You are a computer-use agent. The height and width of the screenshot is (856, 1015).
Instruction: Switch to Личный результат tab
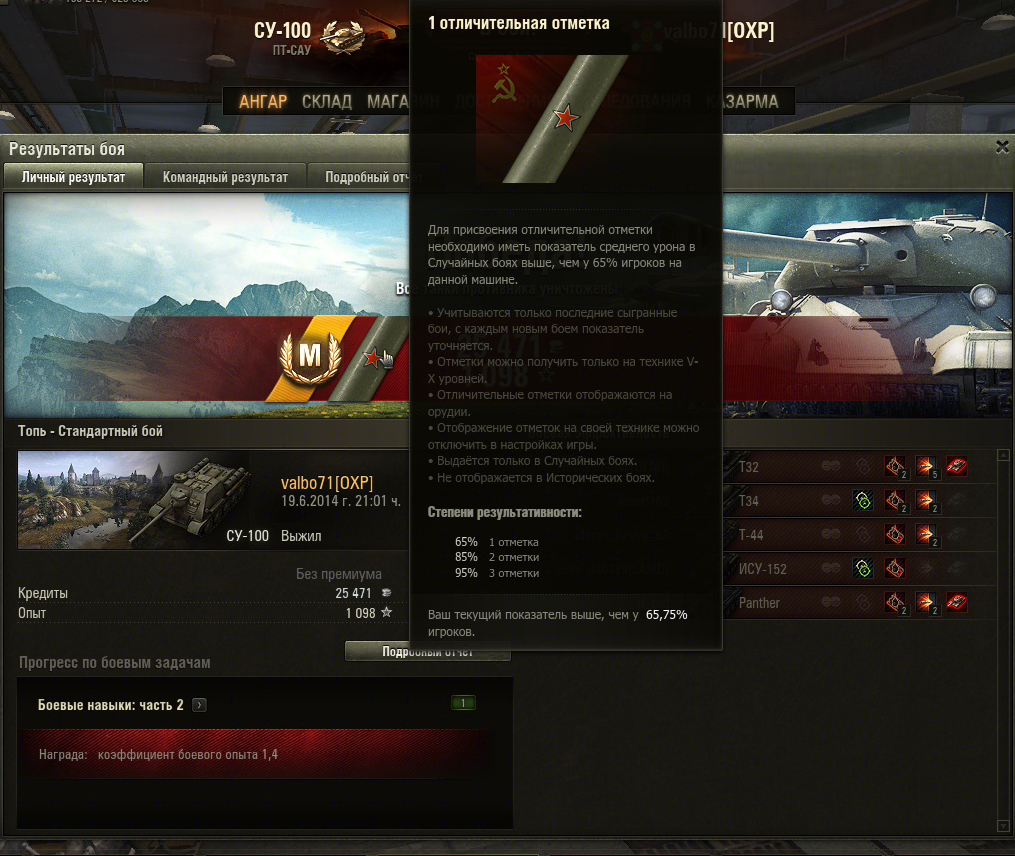point(74,177)
